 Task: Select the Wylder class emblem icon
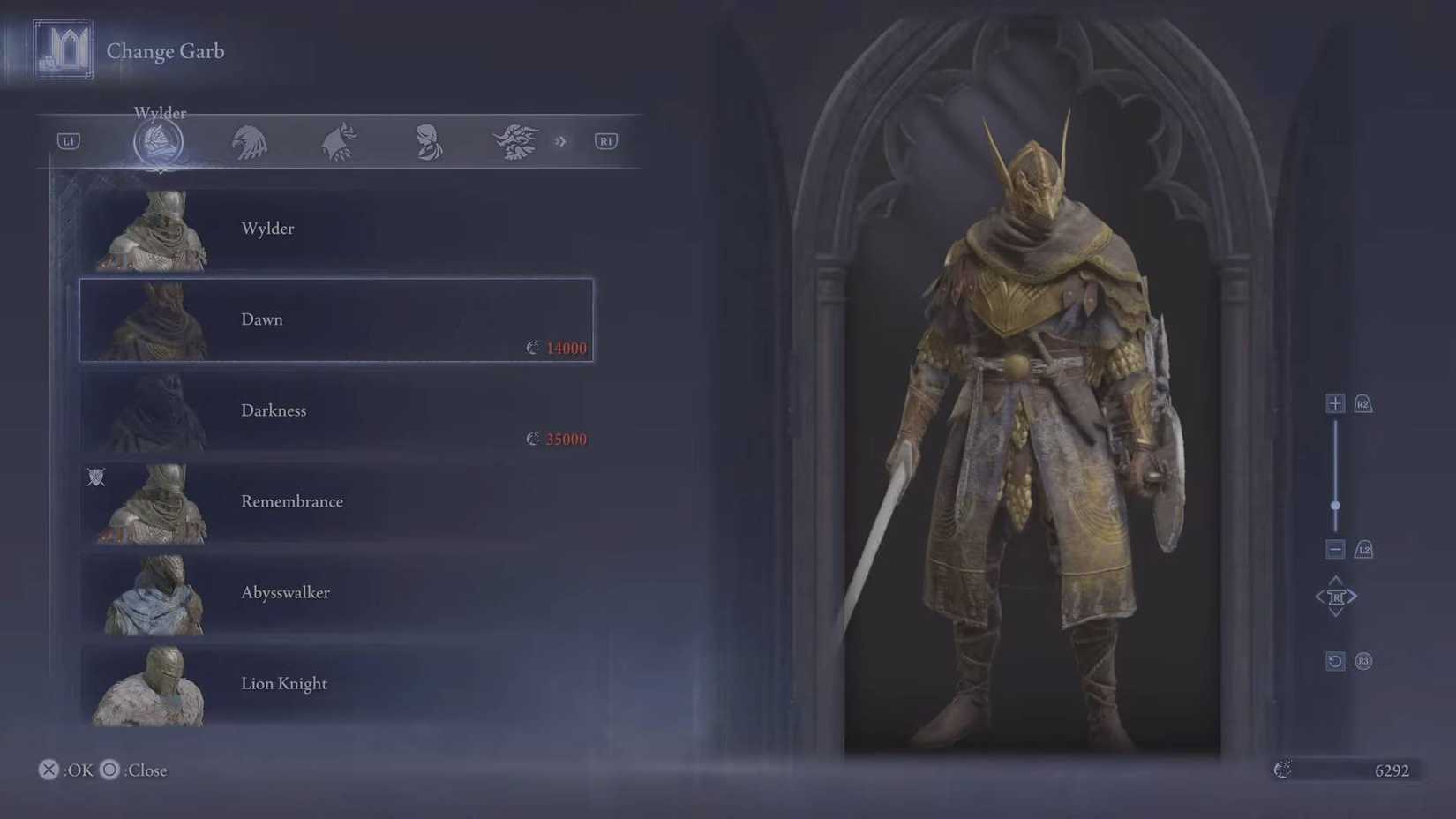click(x=159, y=141)
